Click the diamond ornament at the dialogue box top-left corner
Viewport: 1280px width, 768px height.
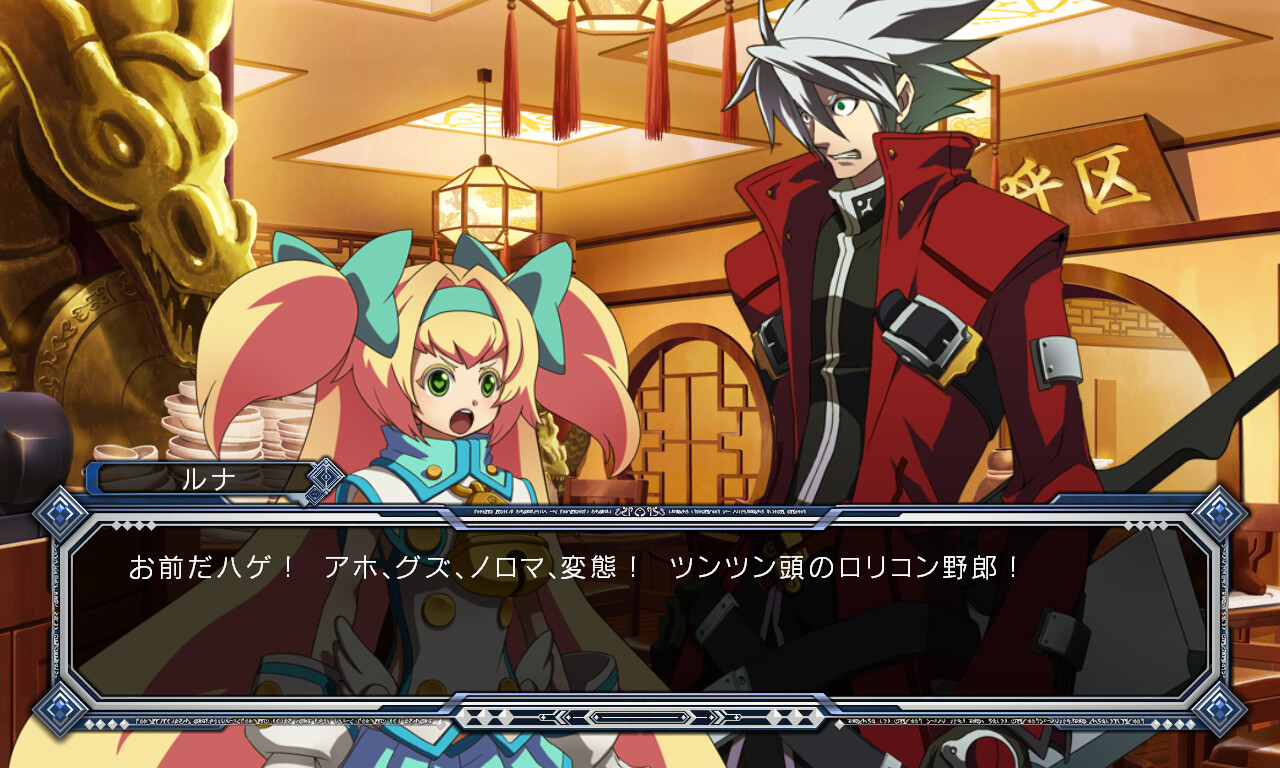tap(58, 512)
